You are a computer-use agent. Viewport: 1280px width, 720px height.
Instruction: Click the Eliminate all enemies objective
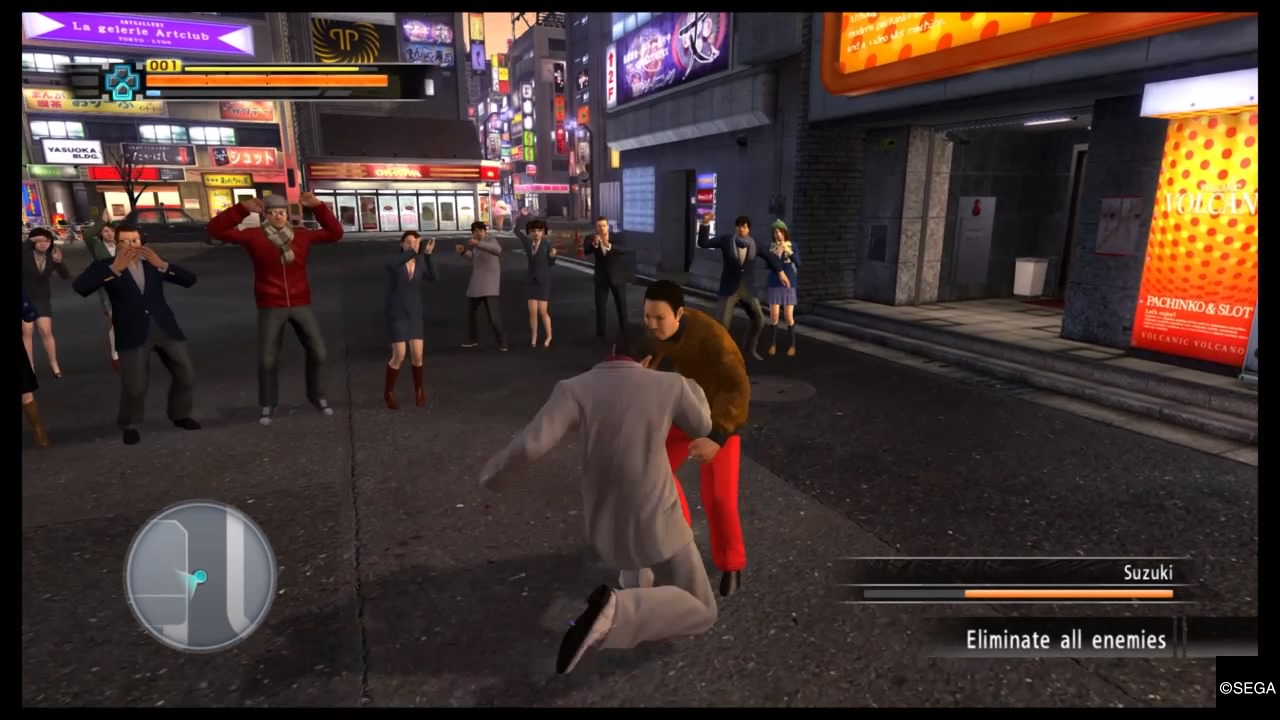point(1065,639)
